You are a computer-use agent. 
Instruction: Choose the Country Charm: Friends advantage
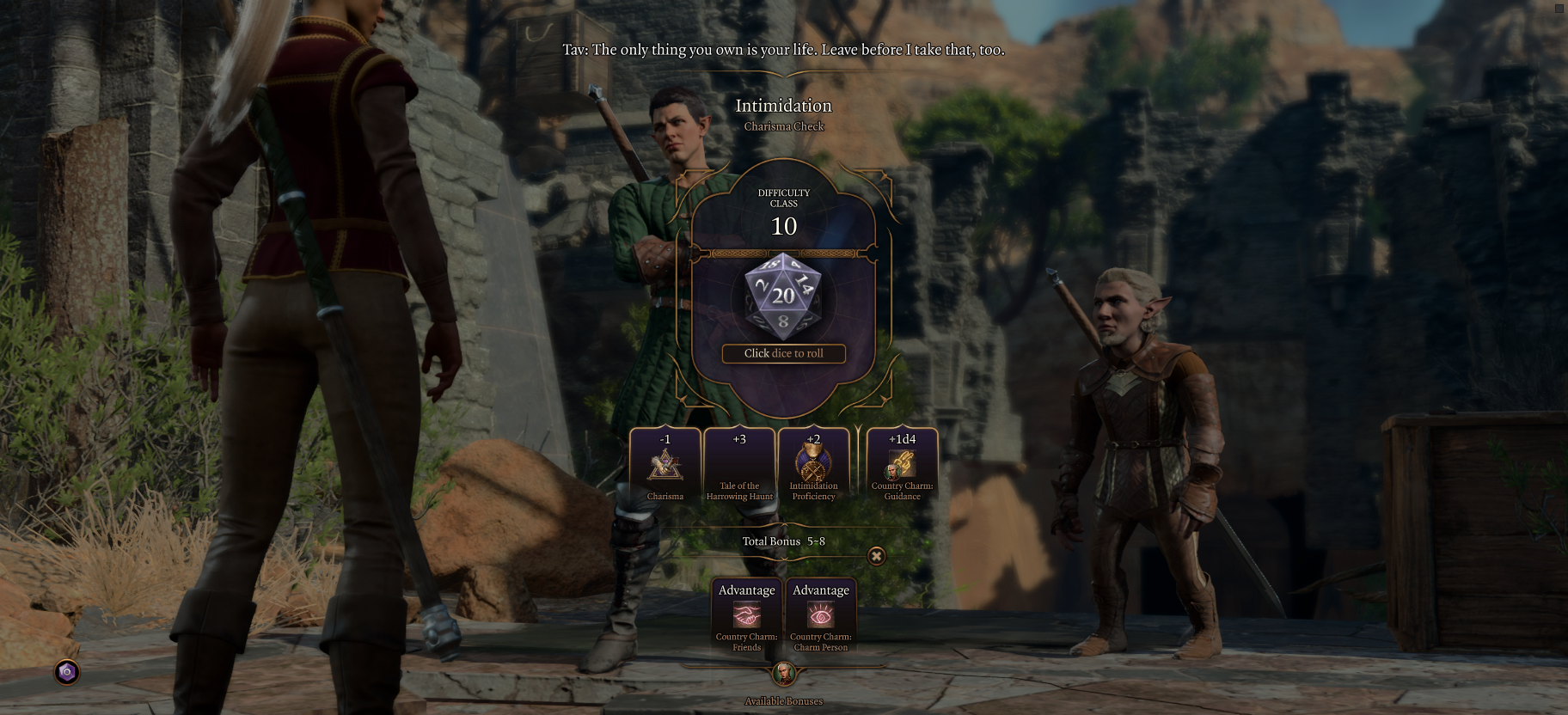coord(746,616)
